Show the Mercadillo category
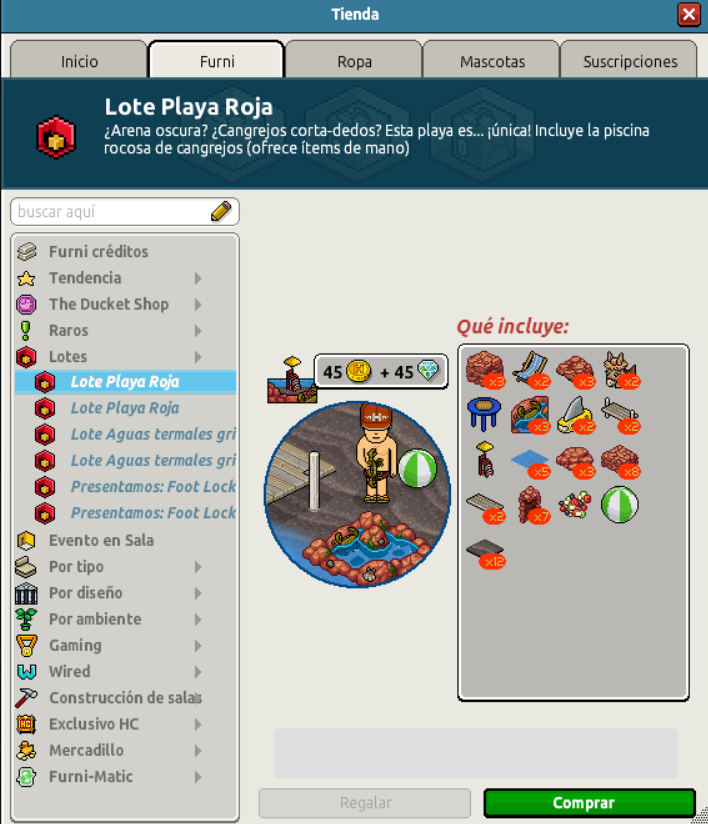The image size is (708, 824). pyautogui.click(x=86, y=750)
